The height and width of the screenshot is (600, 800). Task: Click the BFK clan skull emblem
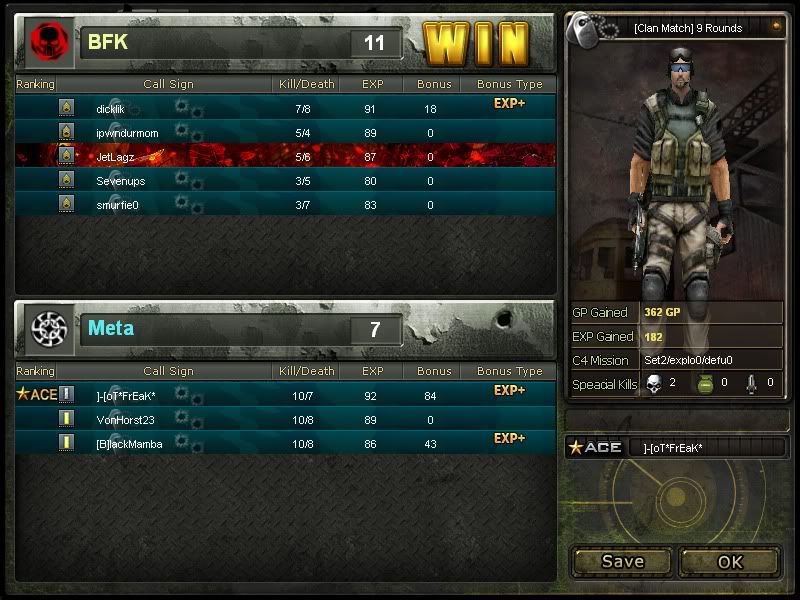[46, 42]
